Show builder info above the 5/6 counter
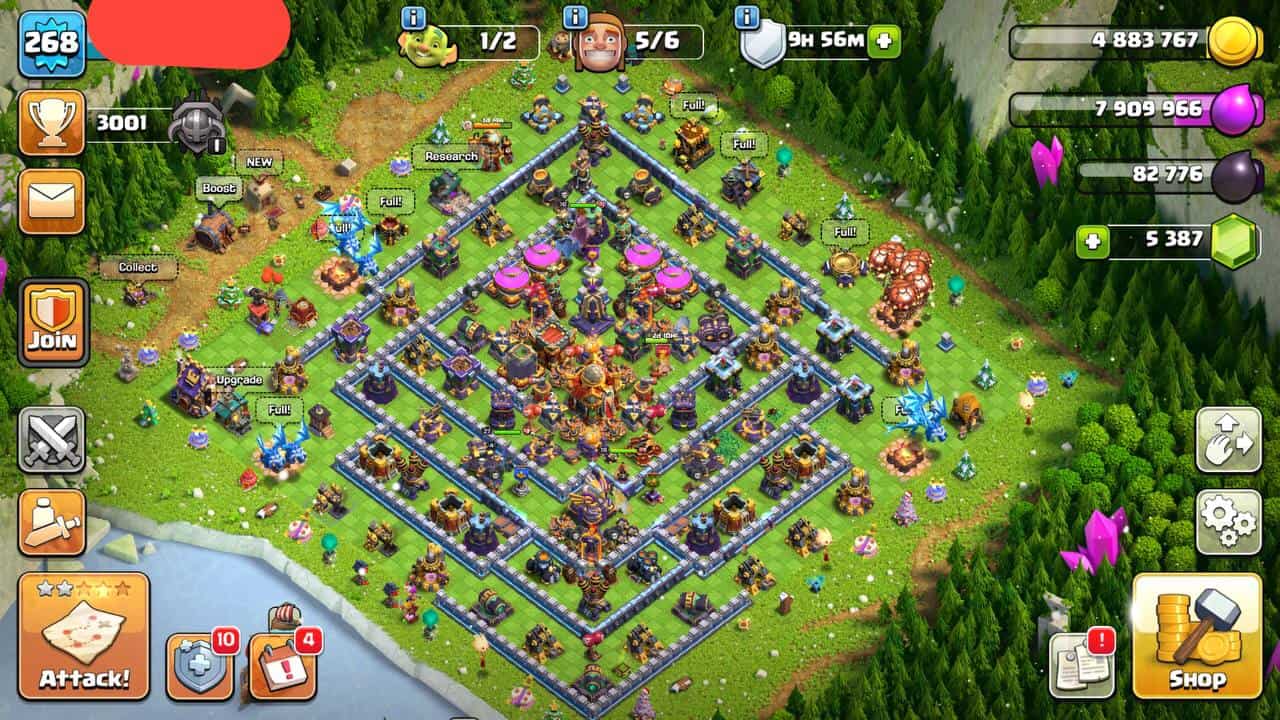This screenshot has height=720, width=1280. coord(575,17)
